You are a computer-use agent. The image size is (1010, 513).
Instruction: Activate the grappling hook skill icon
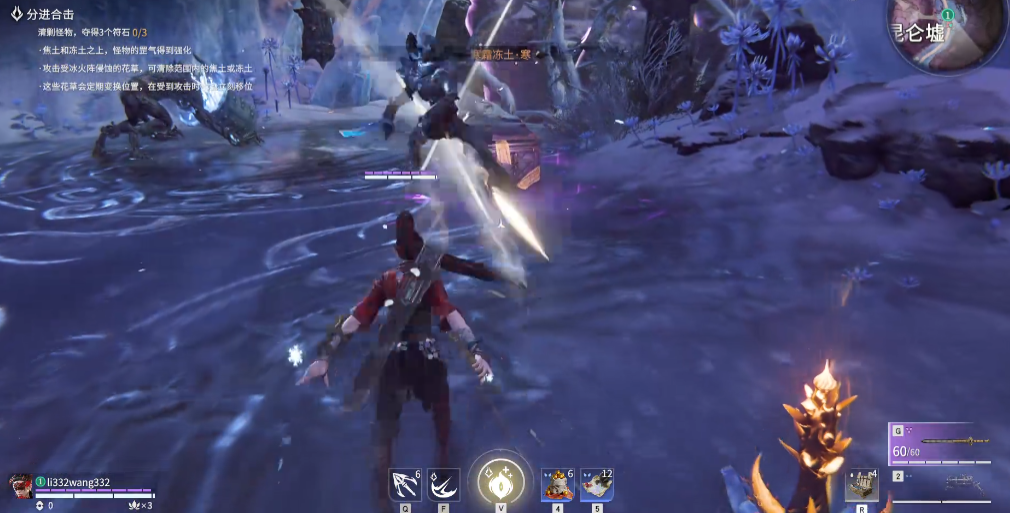coord(404,485)
